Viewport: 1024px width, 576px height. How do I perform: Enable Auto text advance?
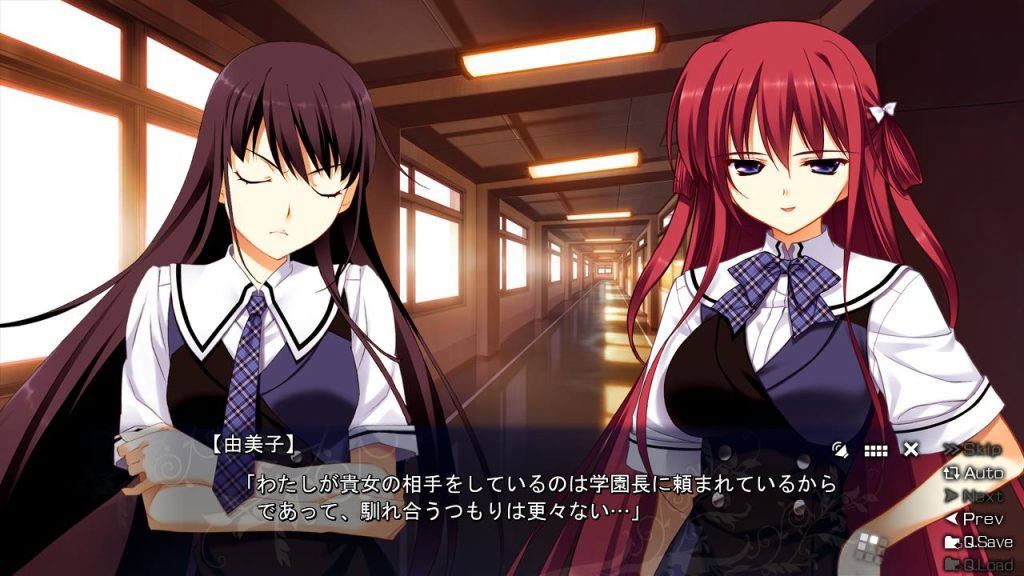[973, 472]
